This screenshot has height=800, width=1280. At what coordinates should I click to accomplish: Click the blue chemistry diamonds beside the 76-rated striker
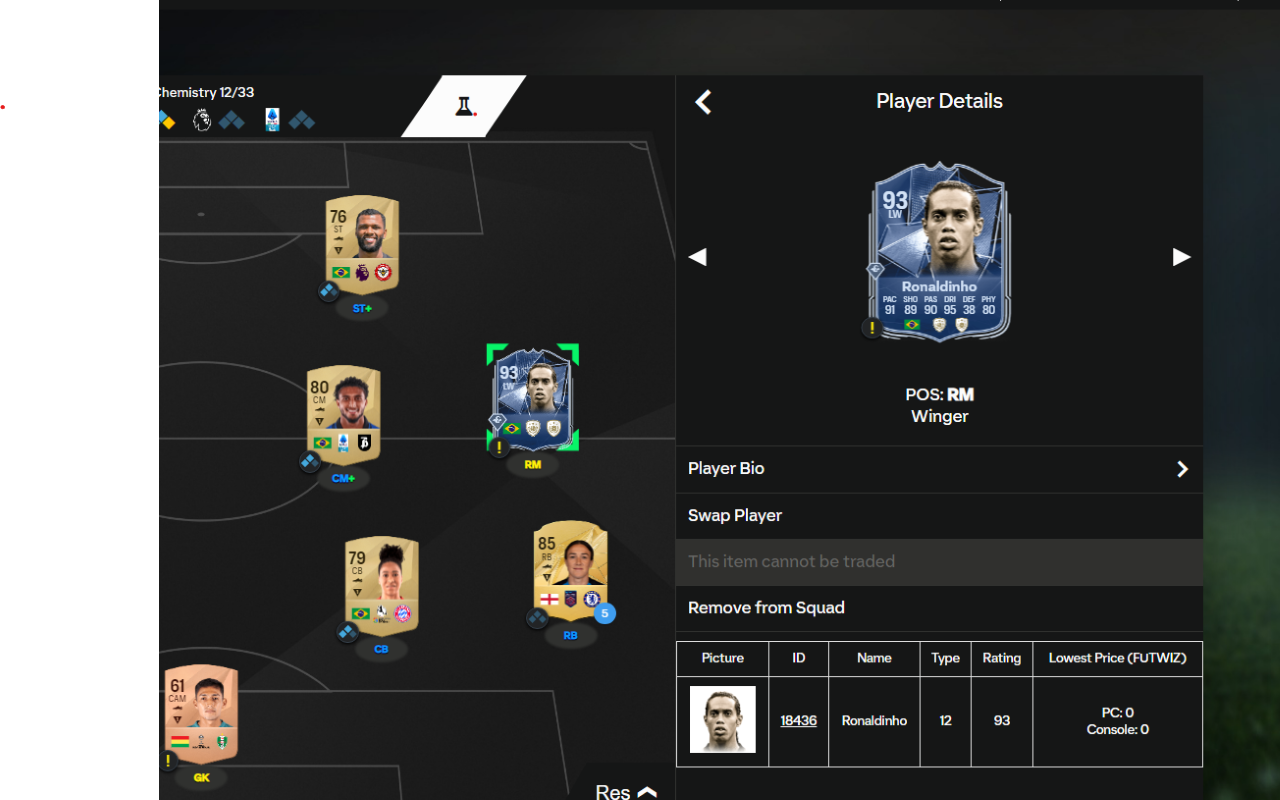[x=329, y=291]
